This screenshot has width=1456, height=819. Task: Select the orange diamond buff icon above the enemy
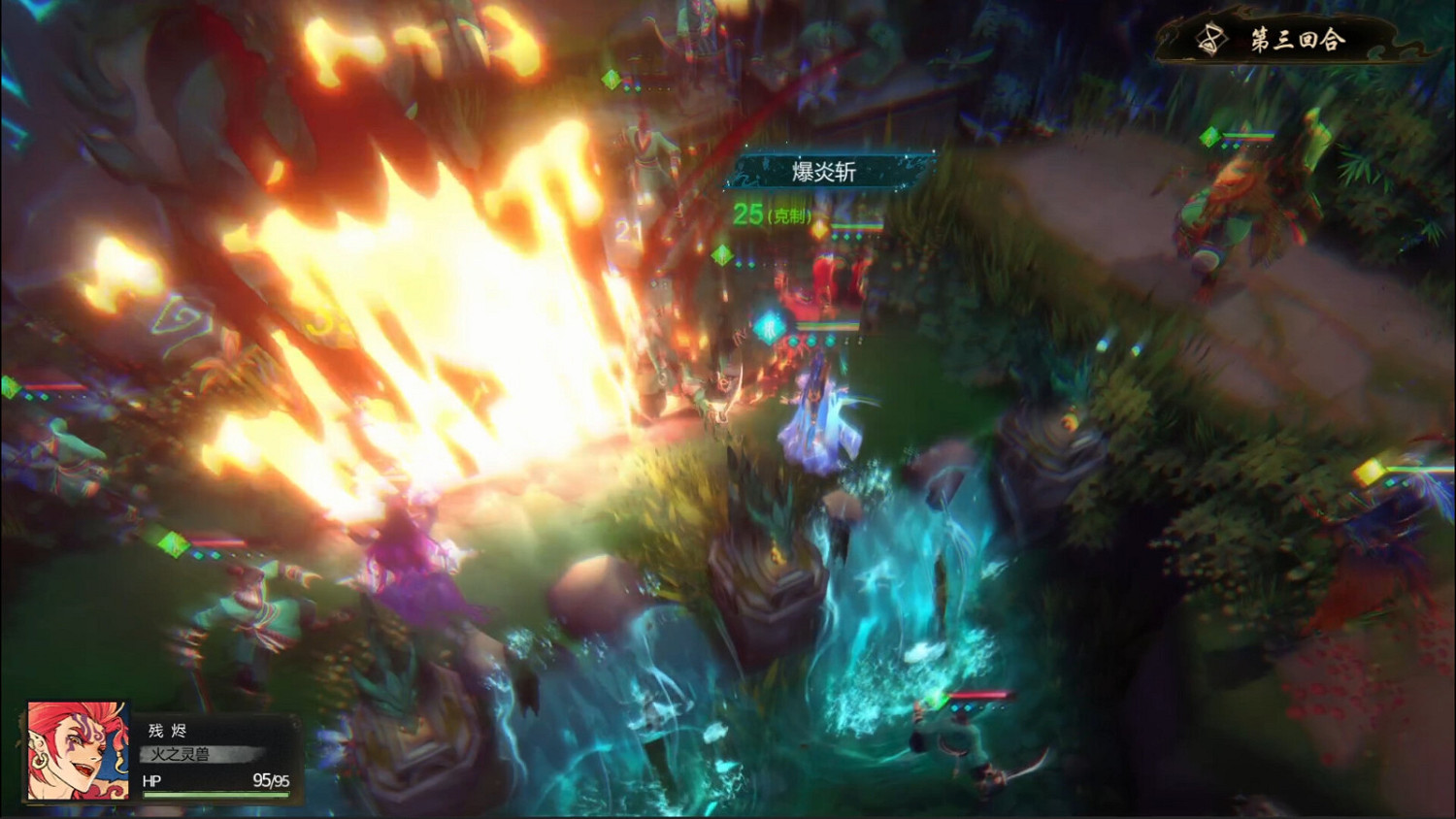(821, 232)
